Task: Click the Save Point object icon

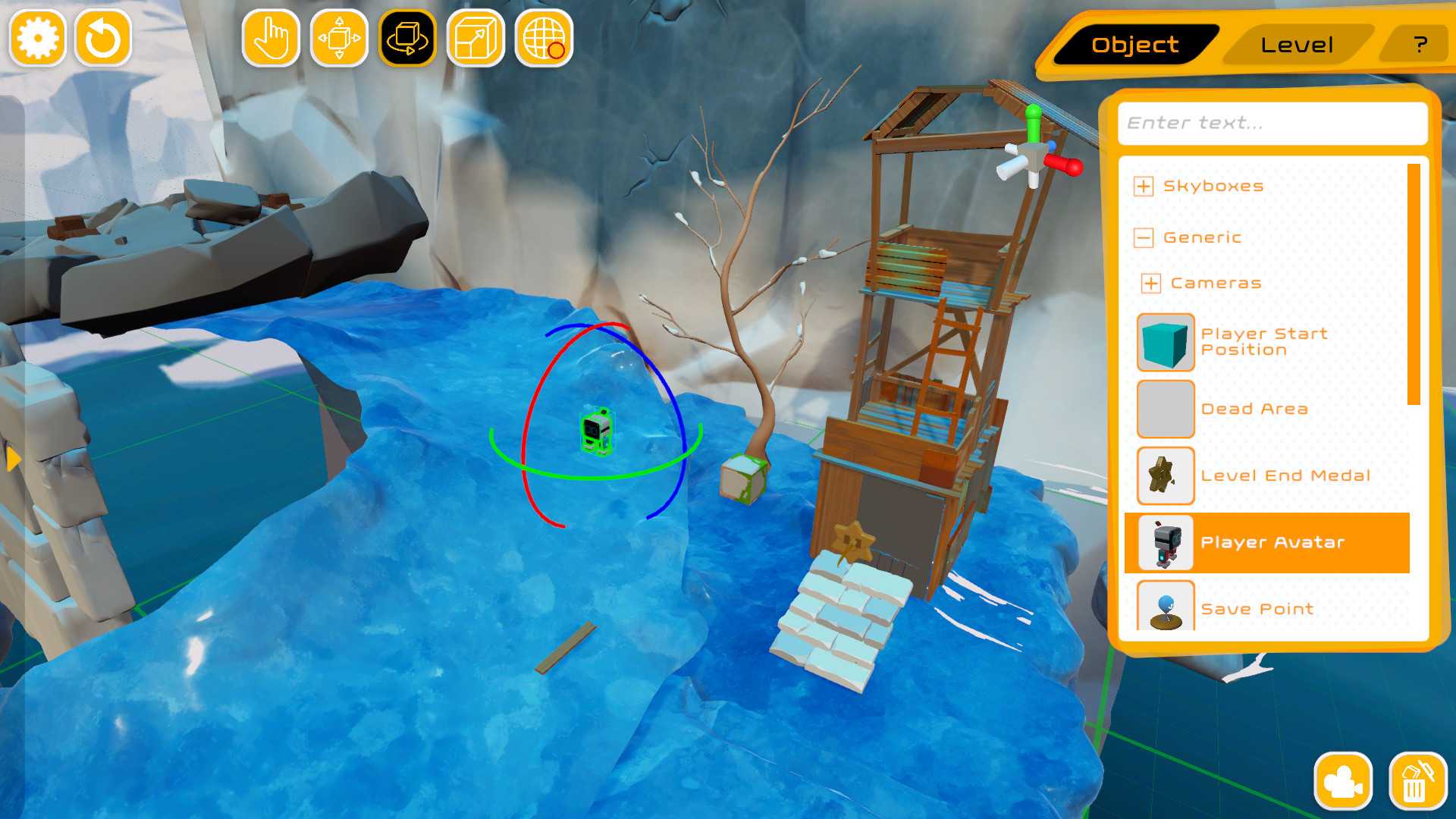Action: point(1166,607)
